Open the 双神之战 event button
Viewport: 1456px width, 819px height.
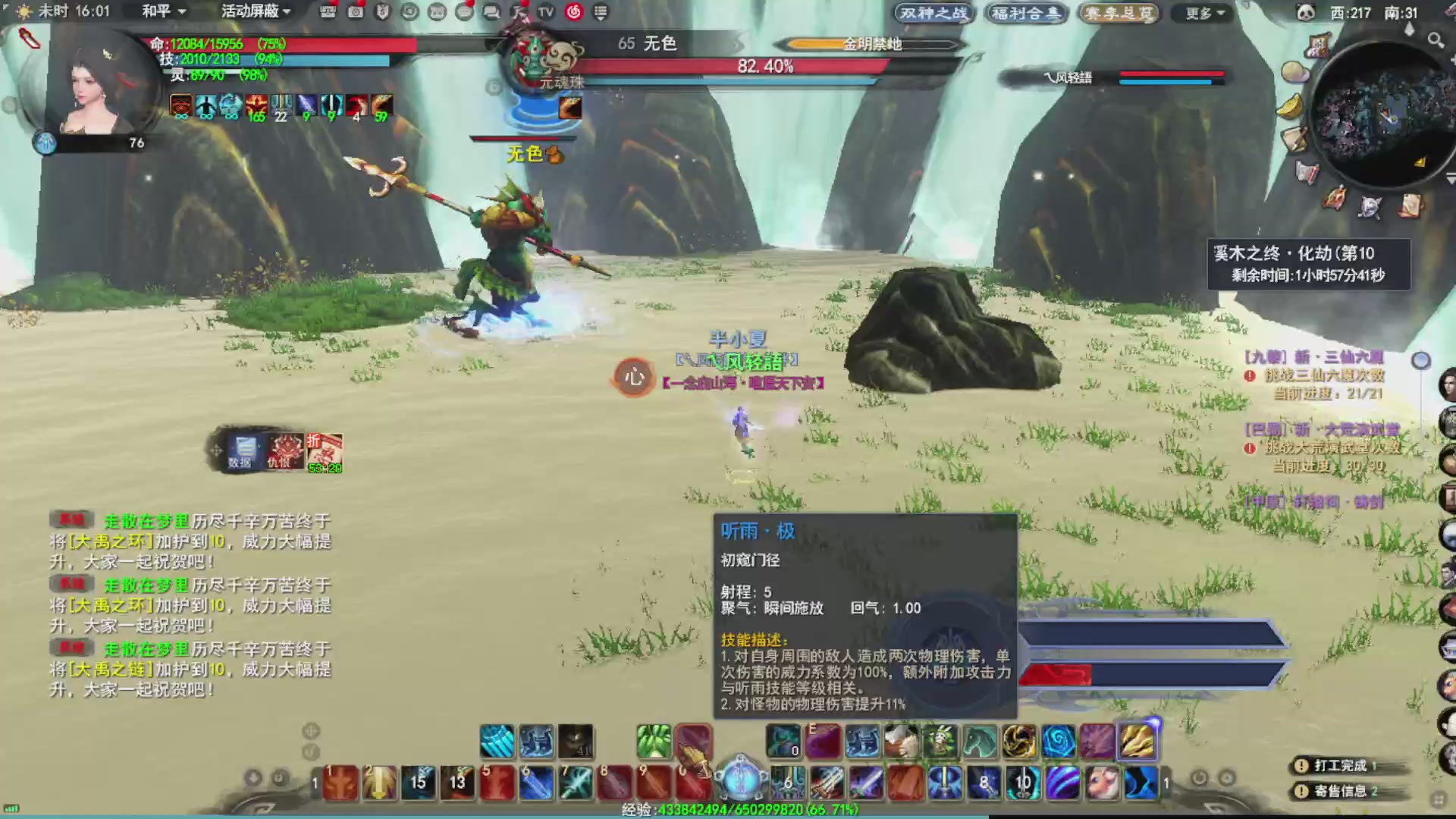tap(933, 13)
